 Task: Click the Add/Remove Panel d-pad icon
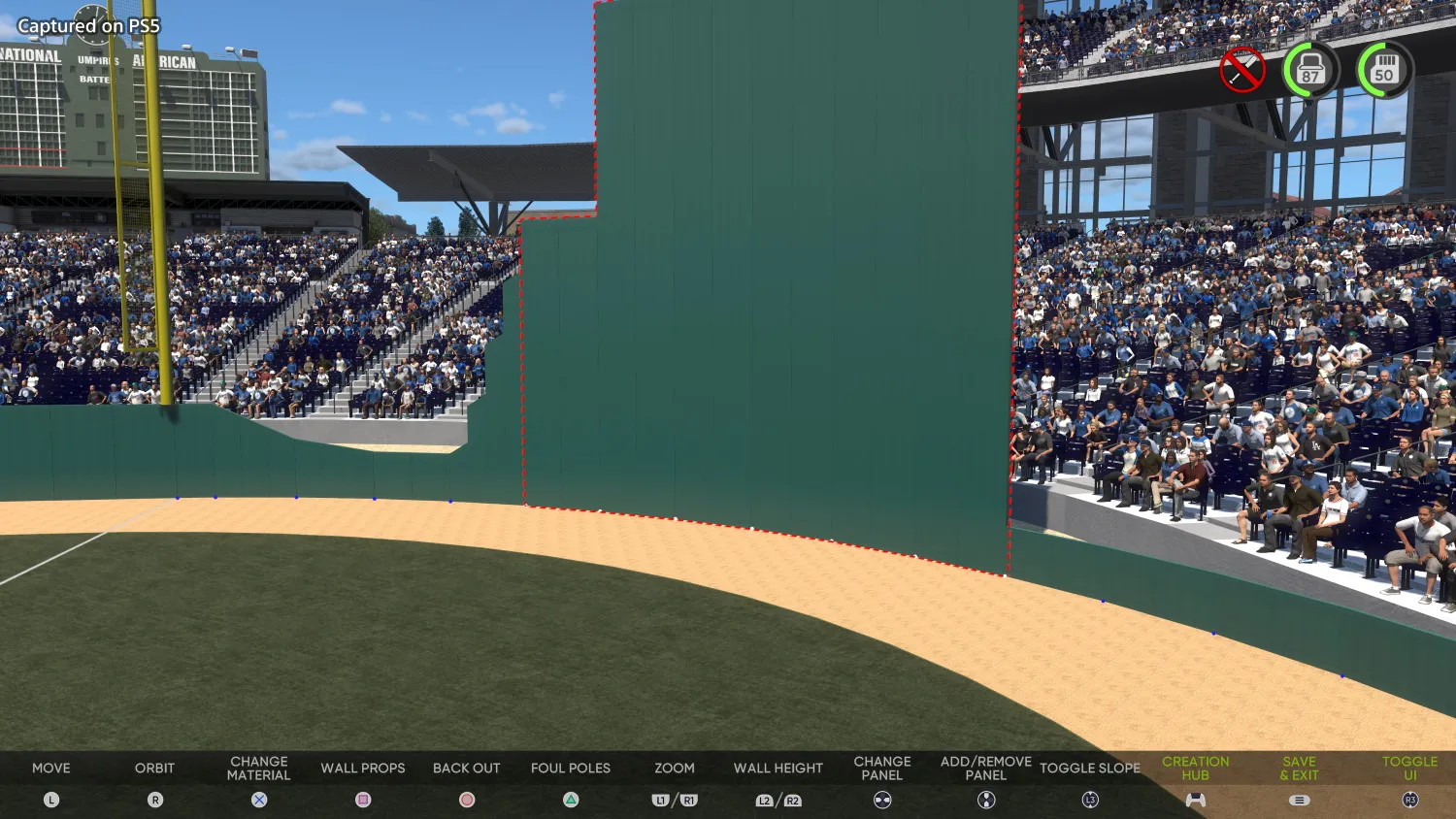[x=984, y=800]
